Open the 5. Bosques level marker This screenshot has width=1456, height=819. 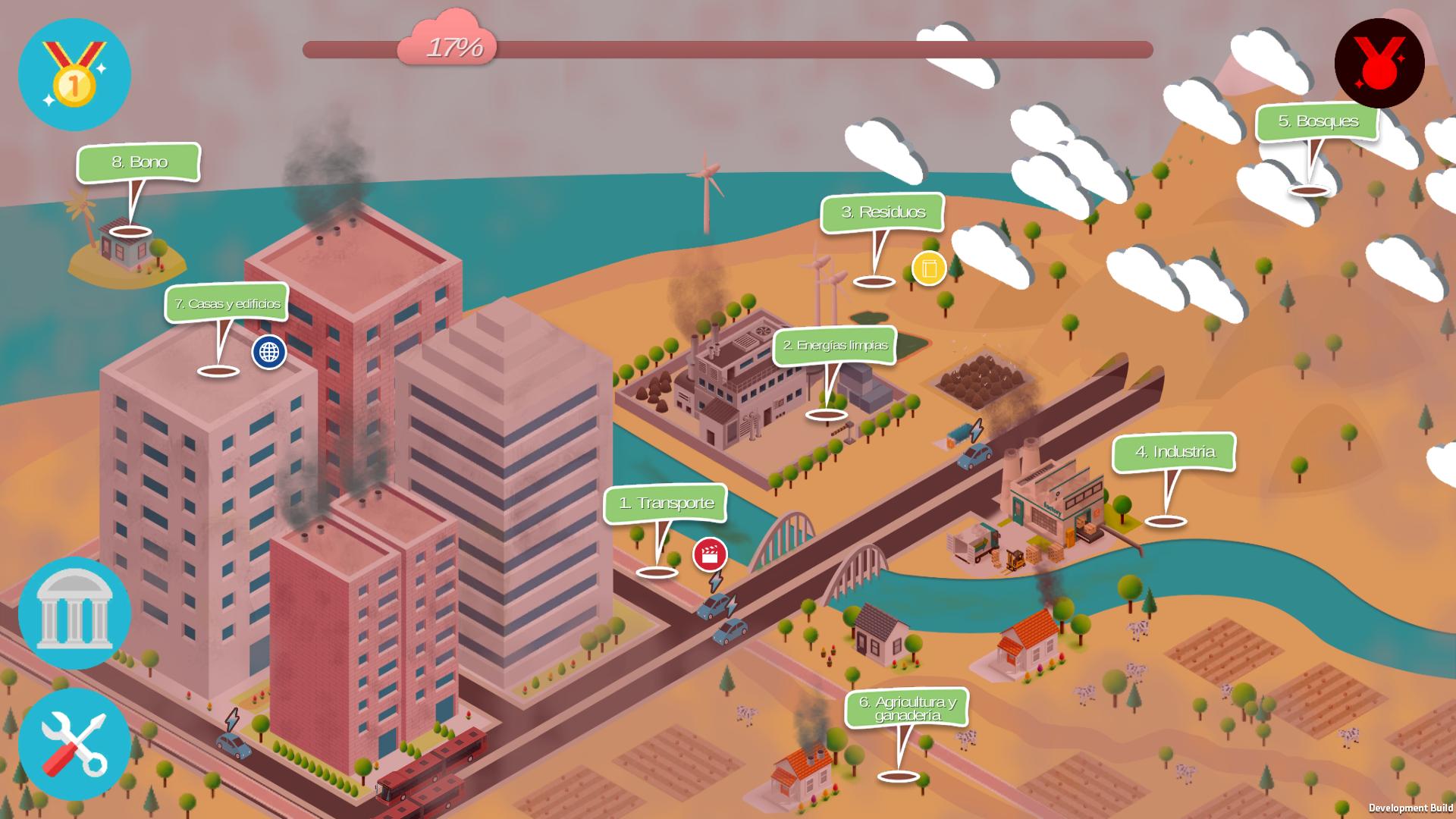coord(1319,121)
